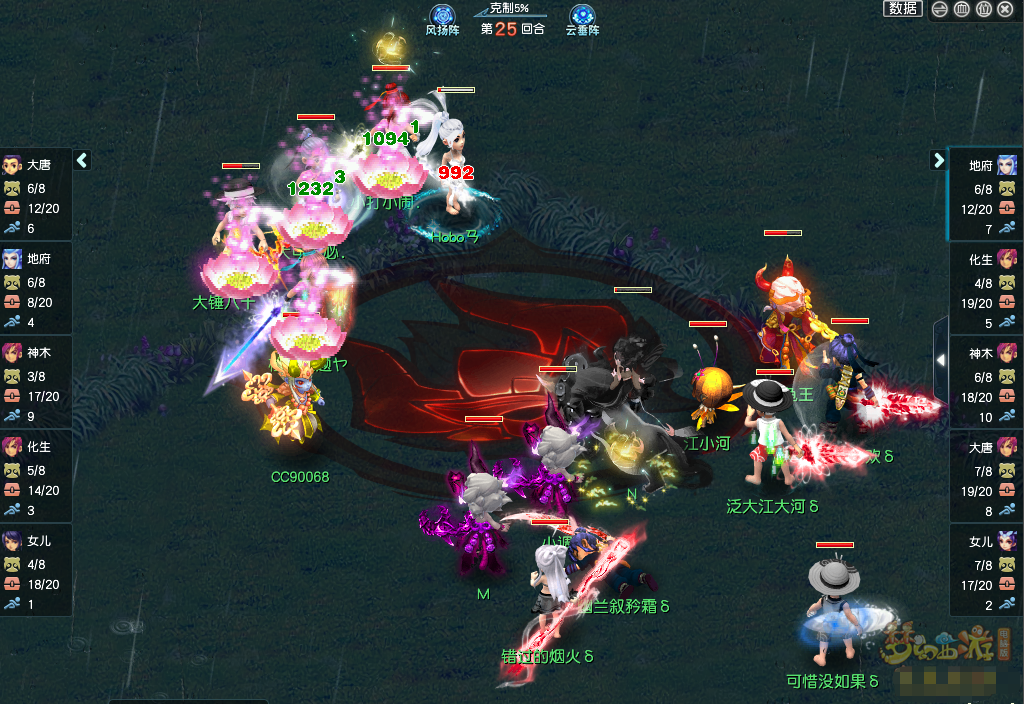Select the 风扬阵 formation icon

point(442,17)
